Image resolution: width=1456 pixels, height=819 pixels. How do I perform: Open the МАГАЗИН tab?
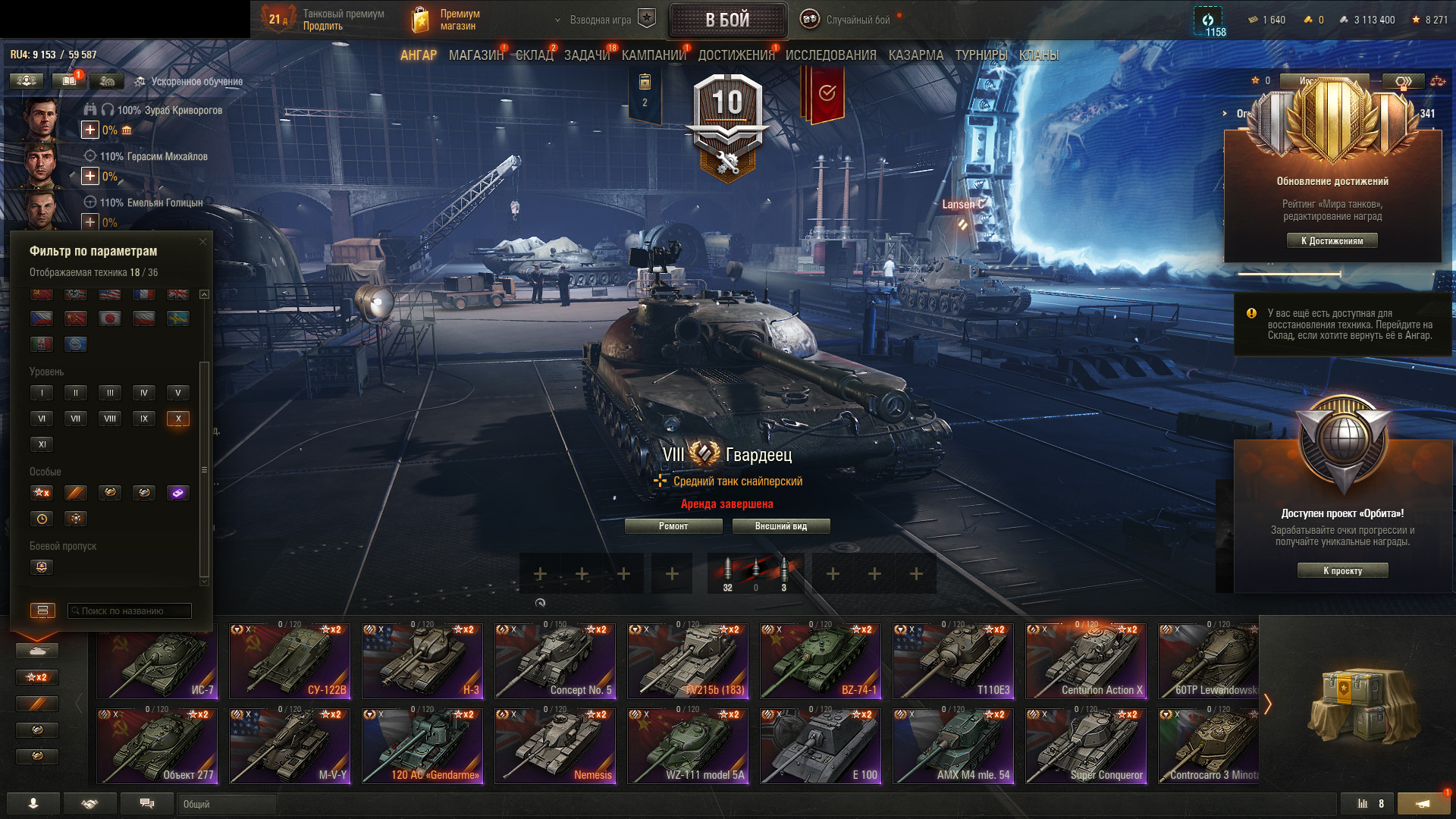click(x=475, y=55)
